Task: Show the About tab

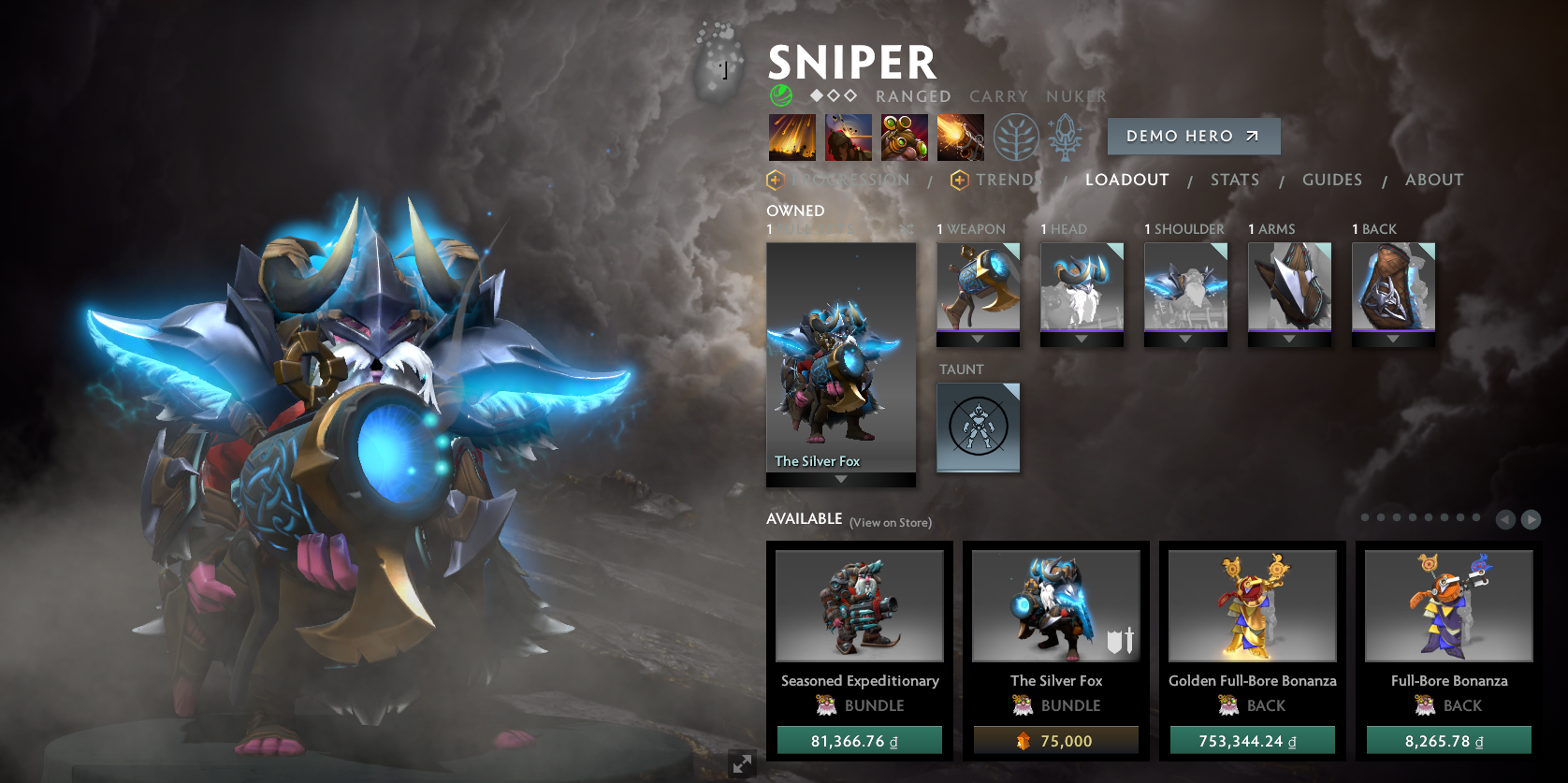Action: pos(1433,180)
